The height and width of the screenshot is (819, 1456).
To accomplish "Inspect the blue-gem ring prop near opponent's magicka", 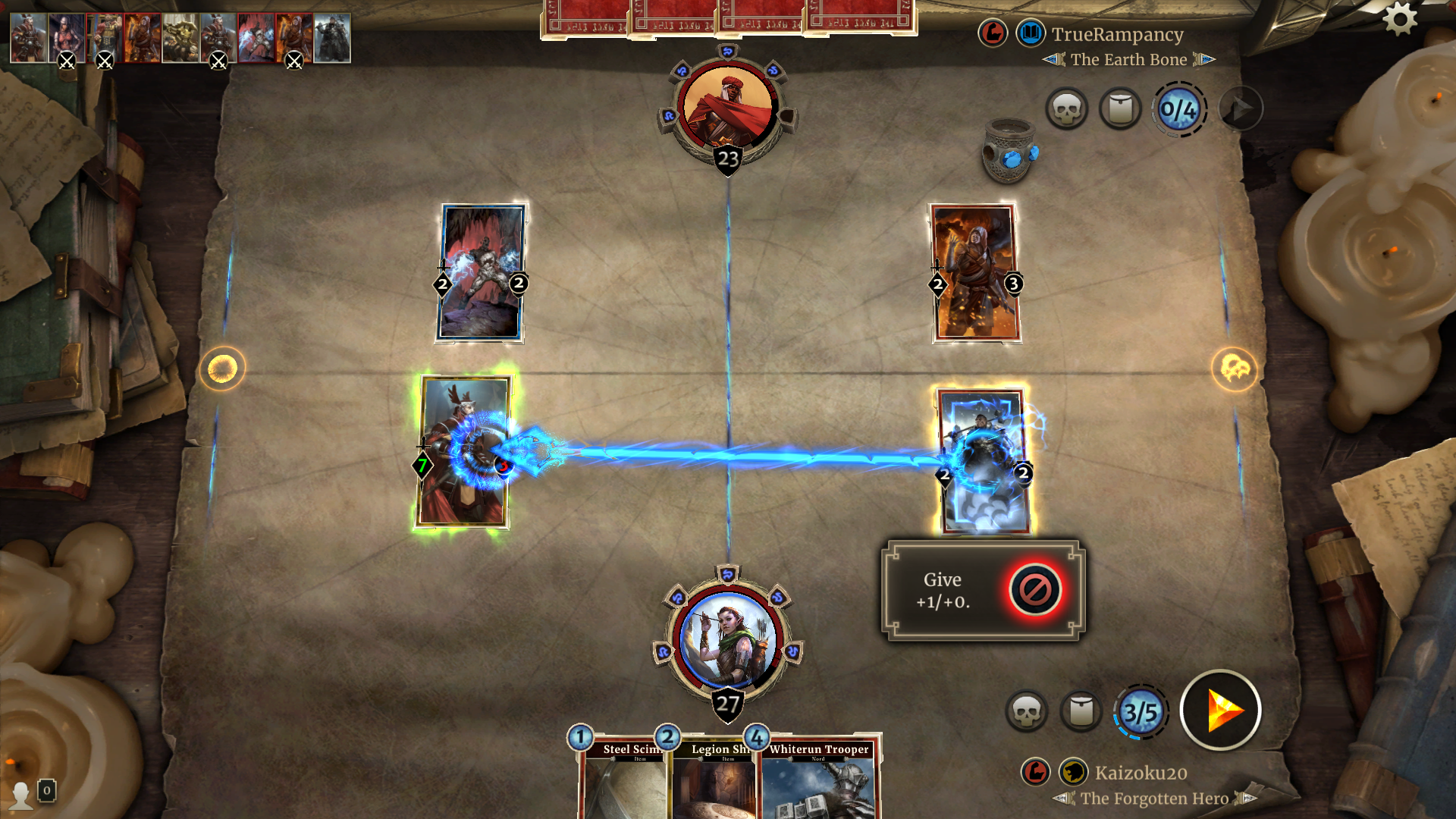I will point(1009,152).
